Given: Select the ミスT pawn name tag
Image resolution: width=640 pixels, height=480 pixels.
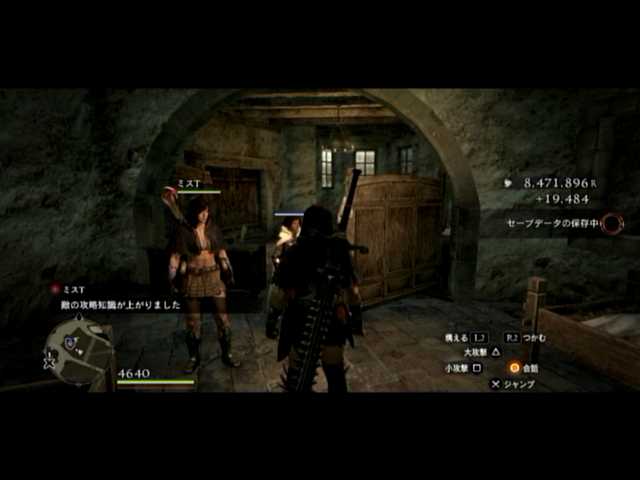Looking at the screenshot, I should tap(190, 183).
